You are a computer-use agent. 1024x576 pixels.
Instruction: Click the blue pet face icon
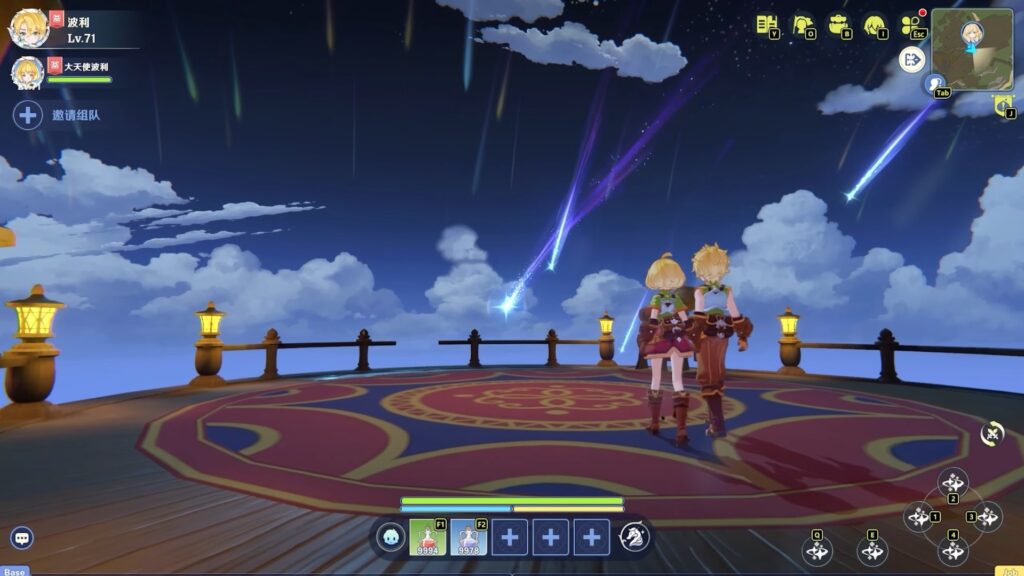391,537
